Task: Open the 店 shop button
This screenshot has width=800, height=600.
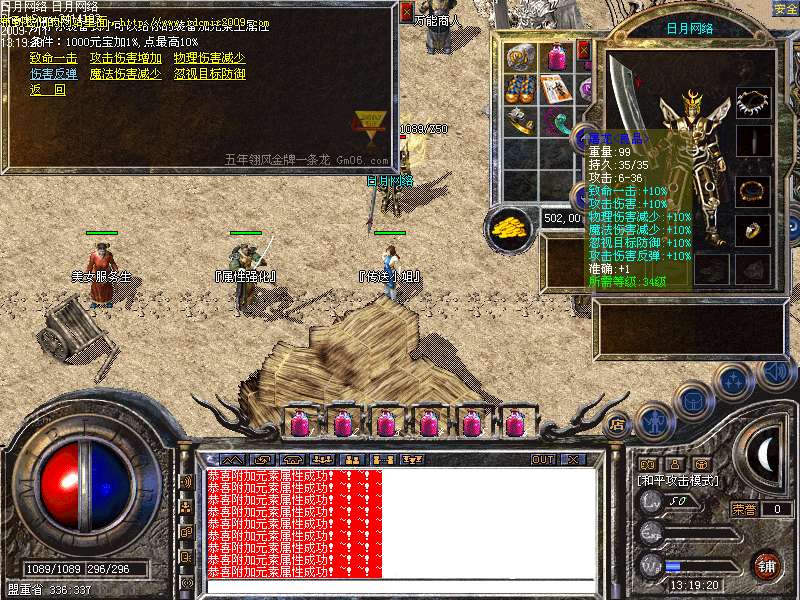Action: pyautogui.click(x=617, y=423)
